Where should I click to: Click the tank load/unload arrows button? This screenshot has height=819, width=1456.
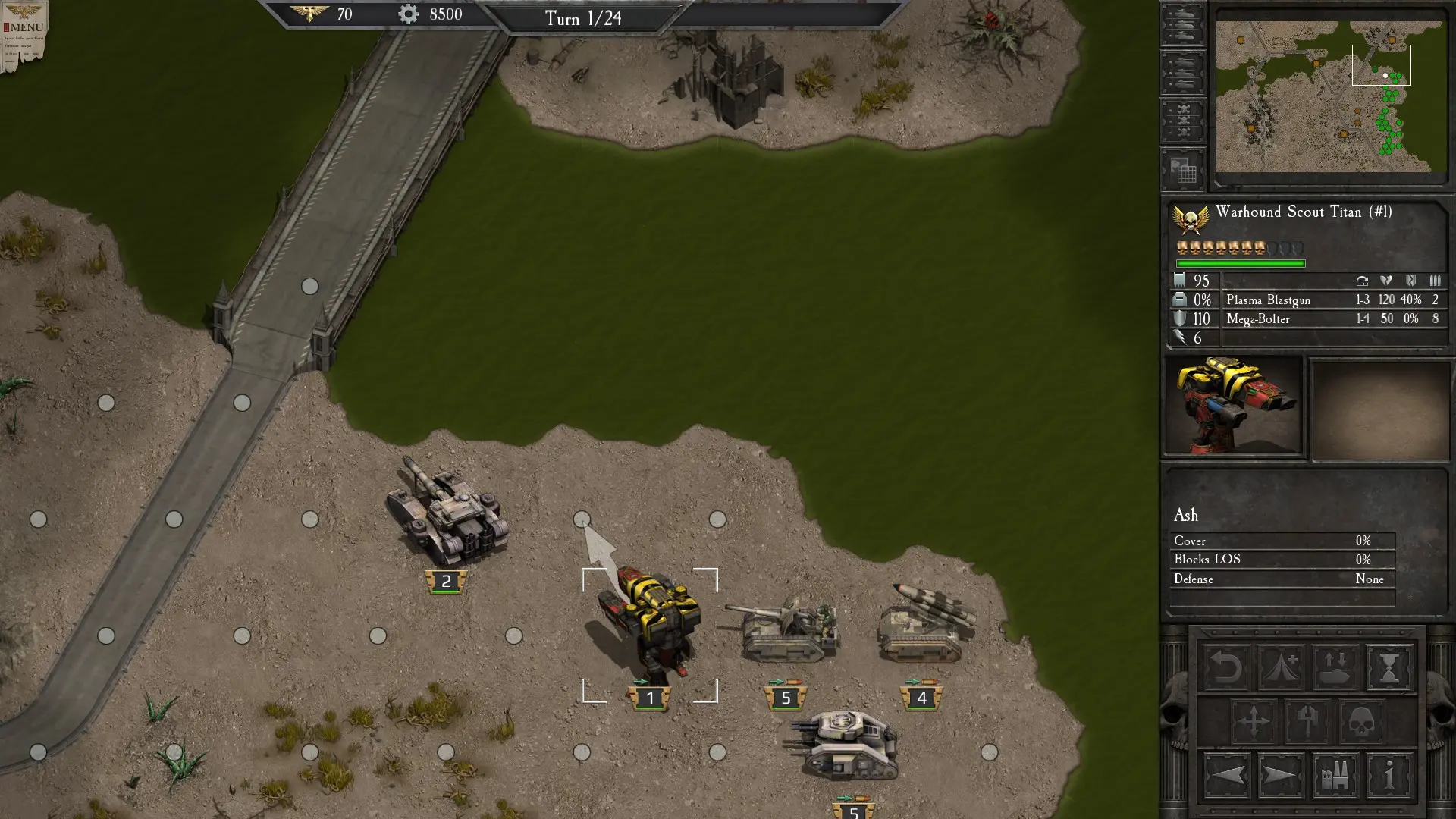pyautogui.click(x=1335, y=668)
